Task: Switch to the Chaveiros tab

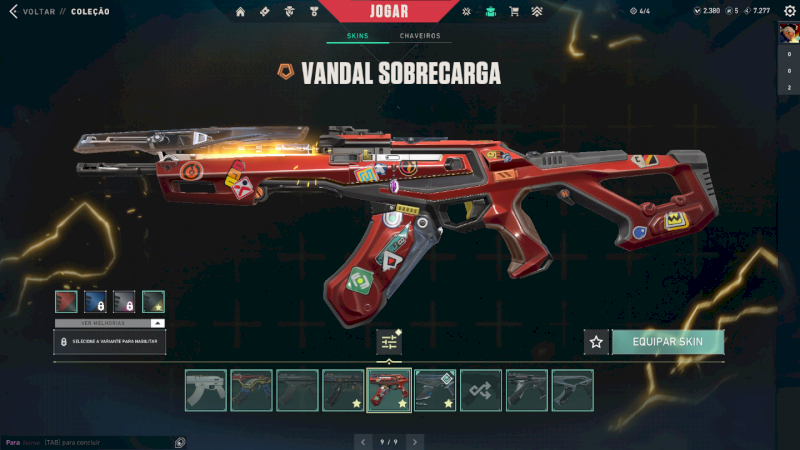Action: (419, 36)
